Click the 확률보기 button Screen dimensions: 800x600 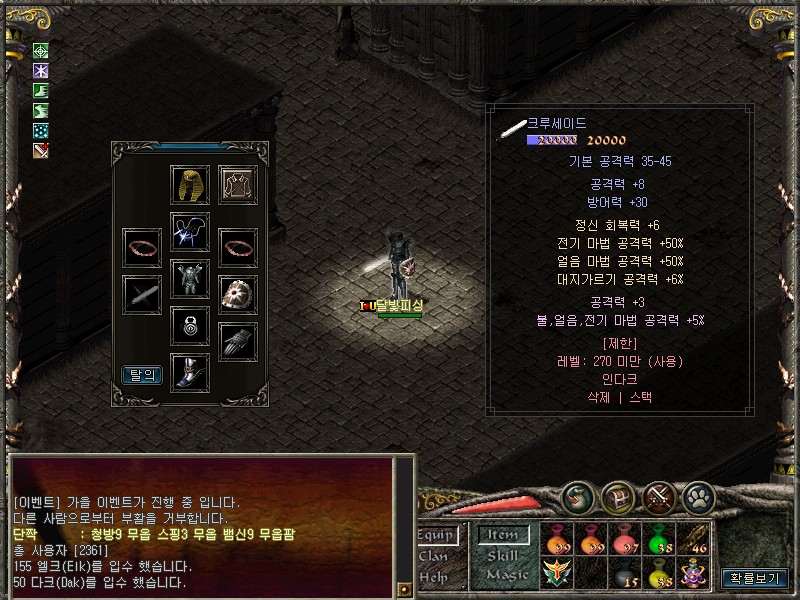coord(757,577)
